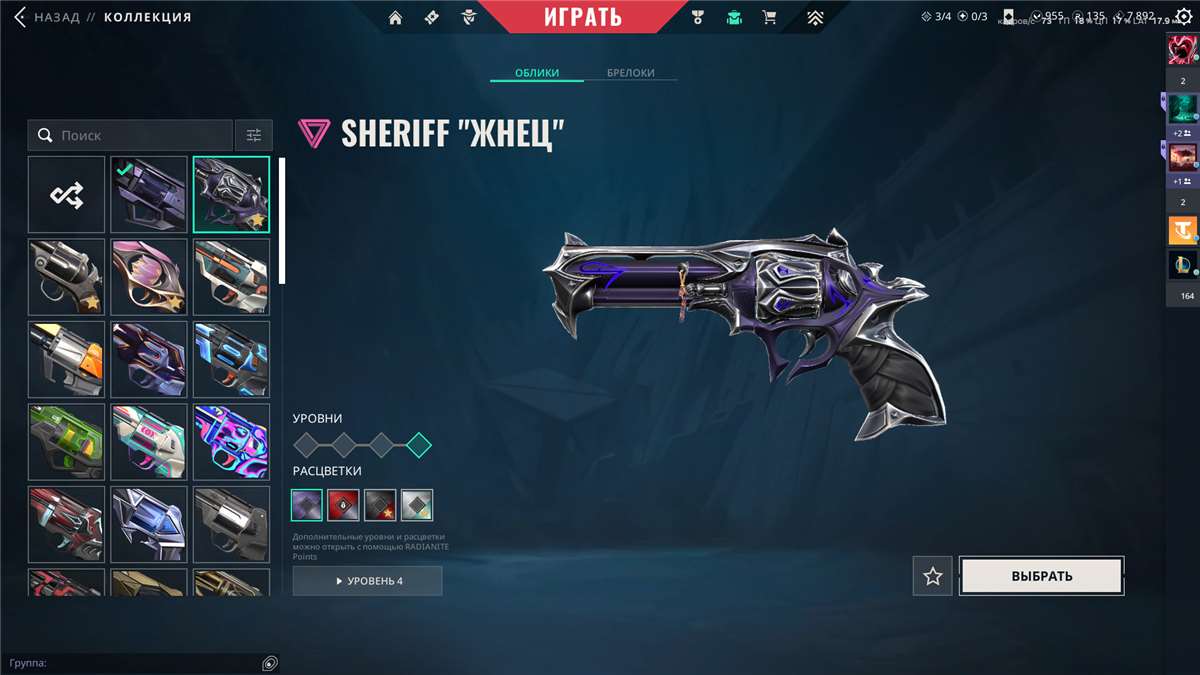Choose the white silver variant swatch
The image size is (1200, 675).
coord(417,505)
